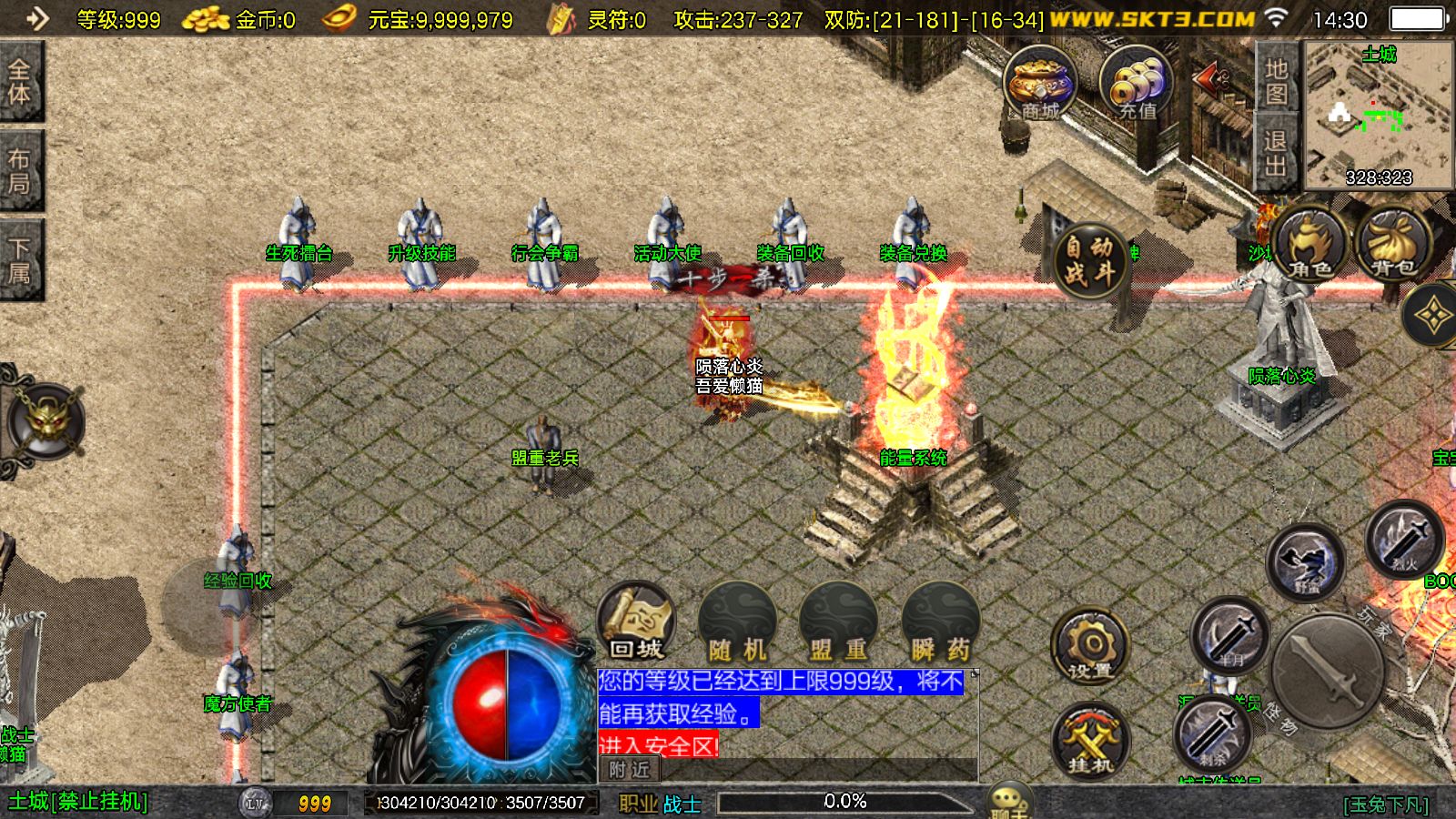Open the 设置 settings gear

[x=1090, y=646]
